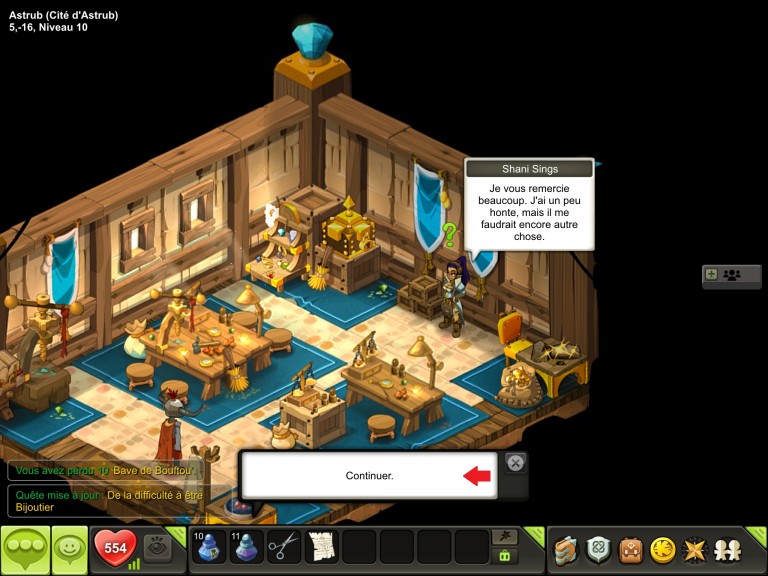Open the chat speech bubble button
This screenshot has width=768, height=576.
[25, 549]
